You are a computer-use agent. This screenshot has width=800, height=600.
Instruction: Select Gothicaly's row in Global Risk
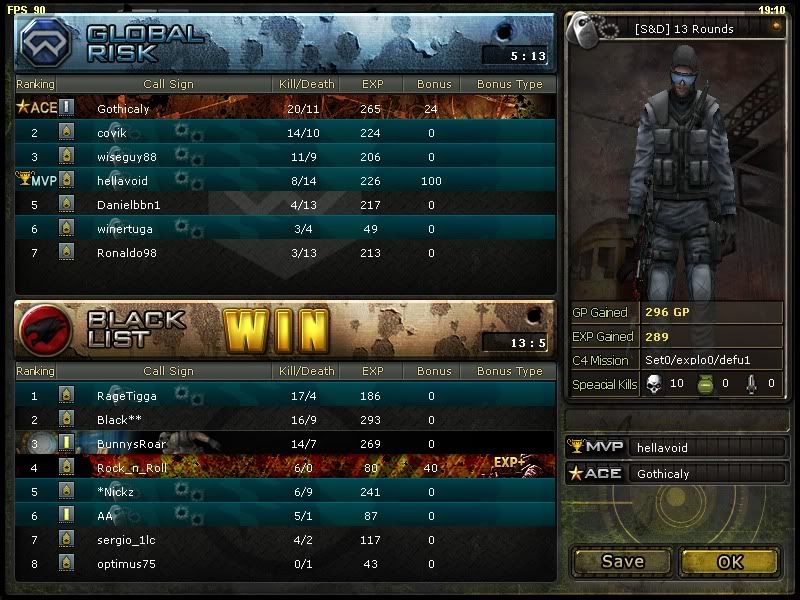(284, 108)
